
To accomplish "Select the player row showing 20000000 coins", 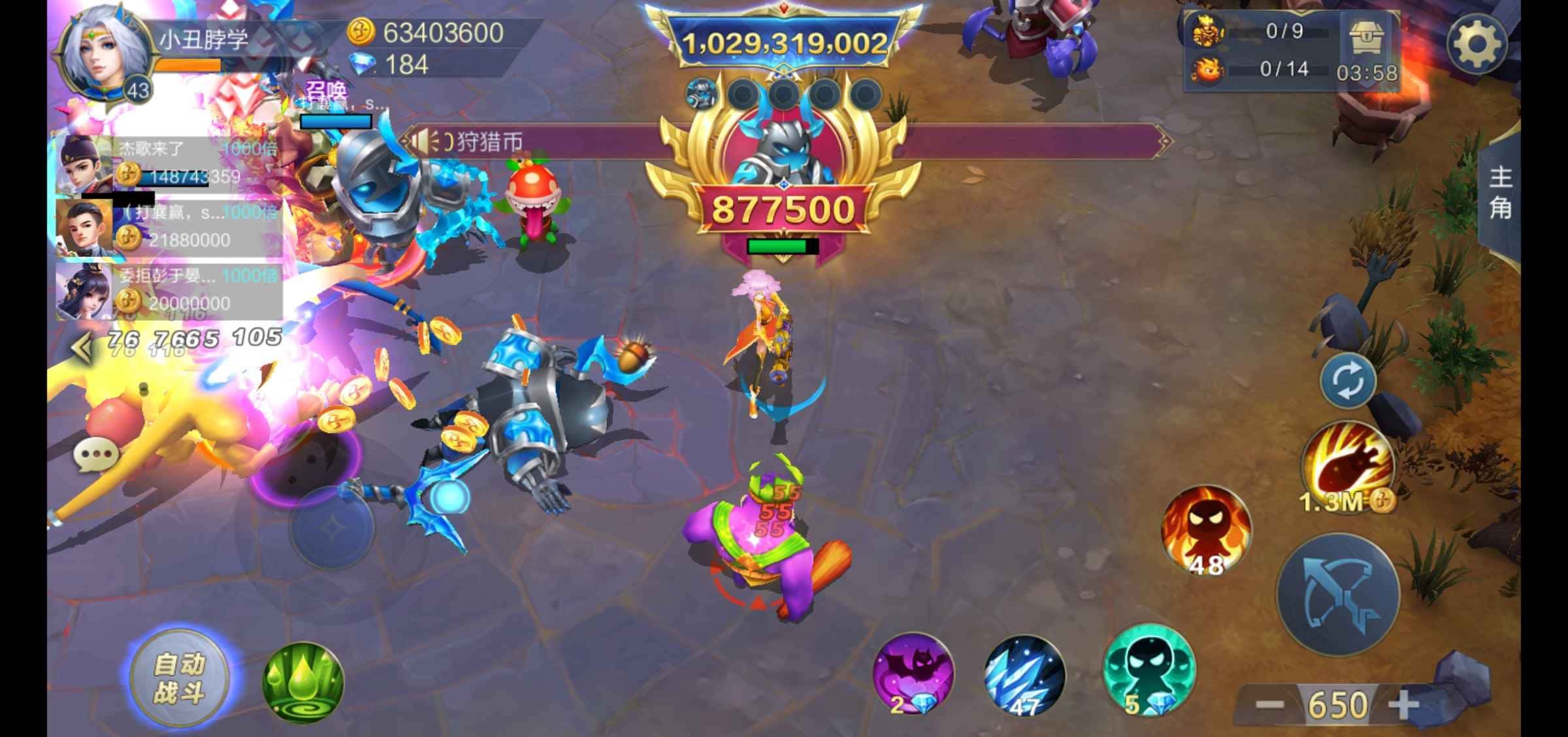I will click(169, 291).
